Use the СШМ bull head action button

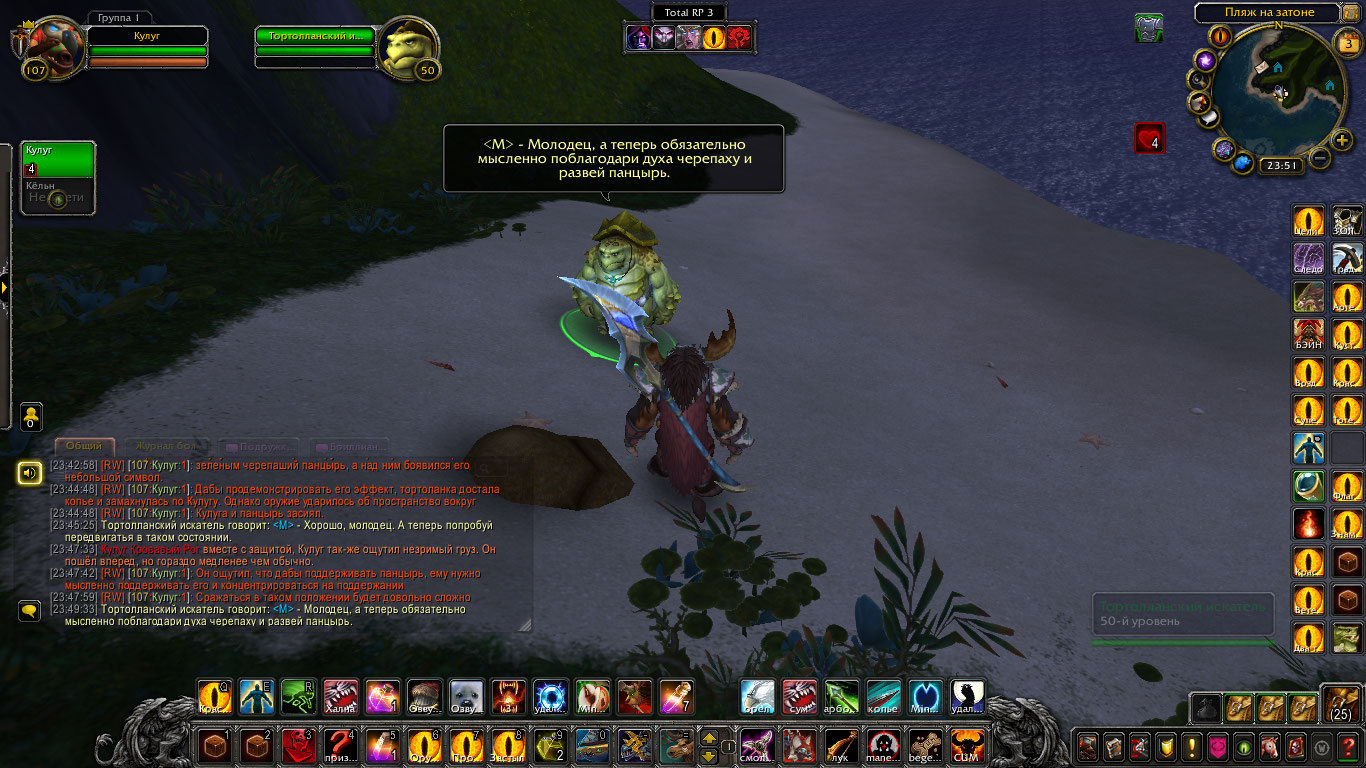click(x=967, y=745)
